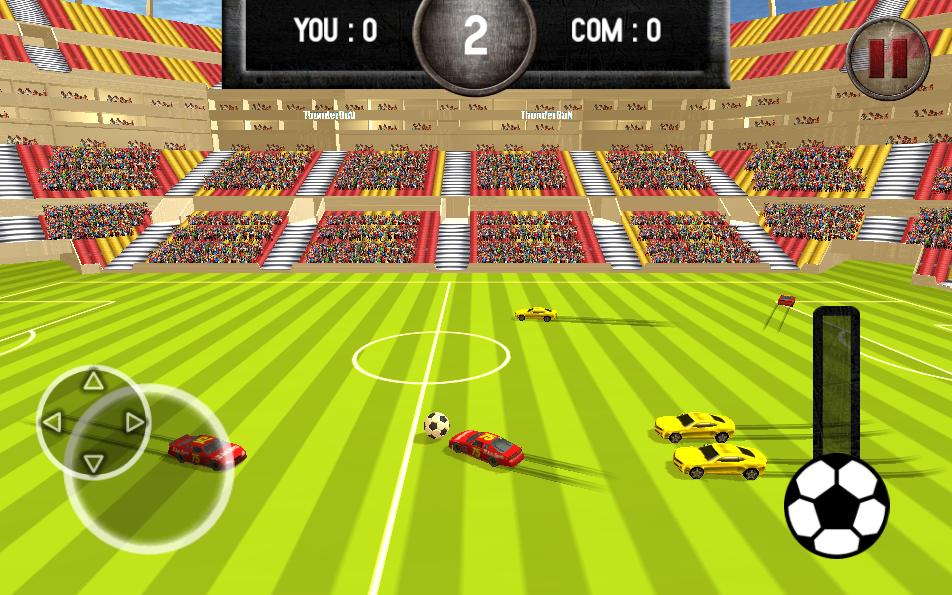The height and width of the screenshot is (595, 952).
Task: Tap the left arrow on the d-pad
Action: [52, 422]
